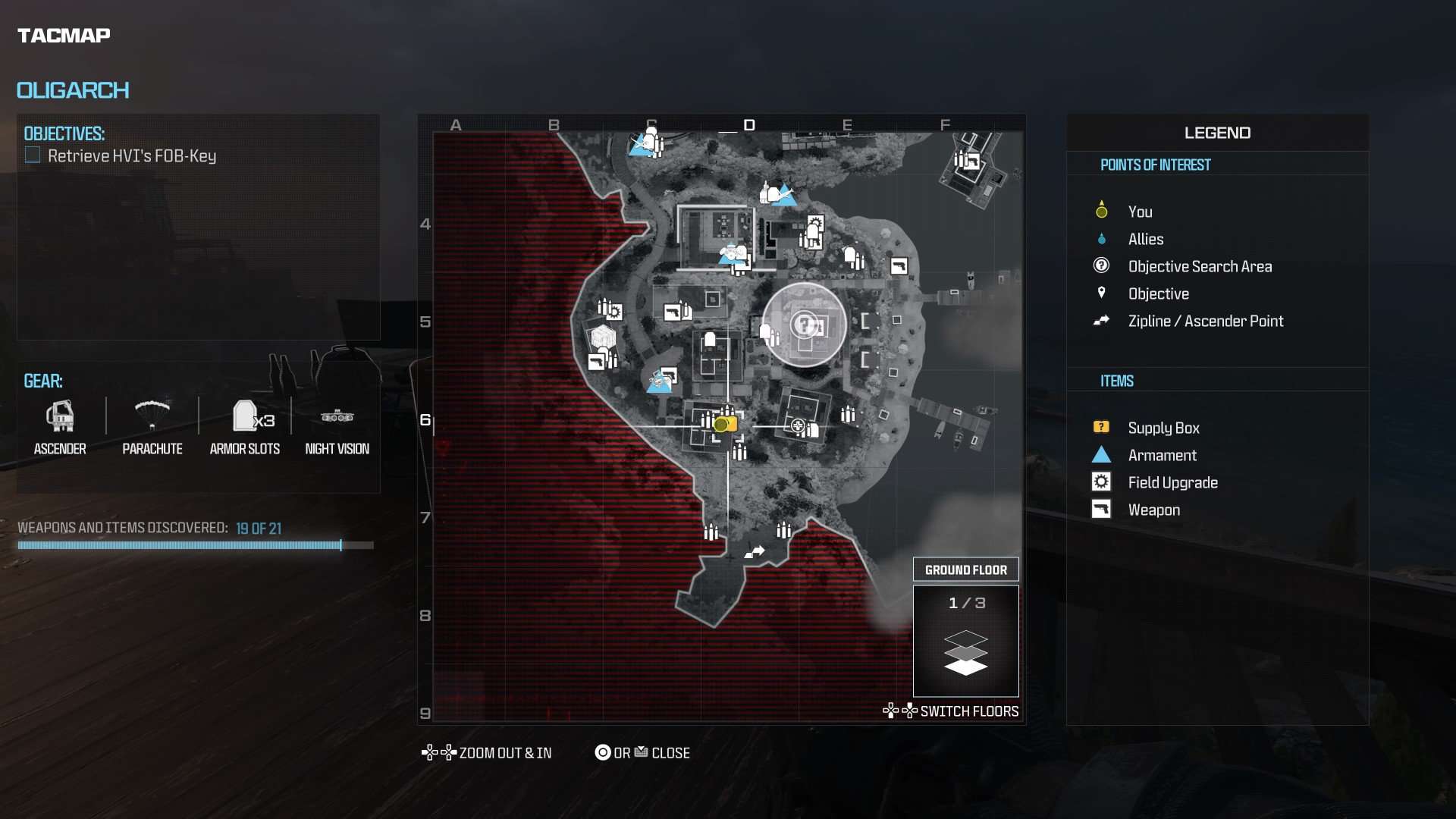Toggle the Ground Floor selector

[966, 569]
